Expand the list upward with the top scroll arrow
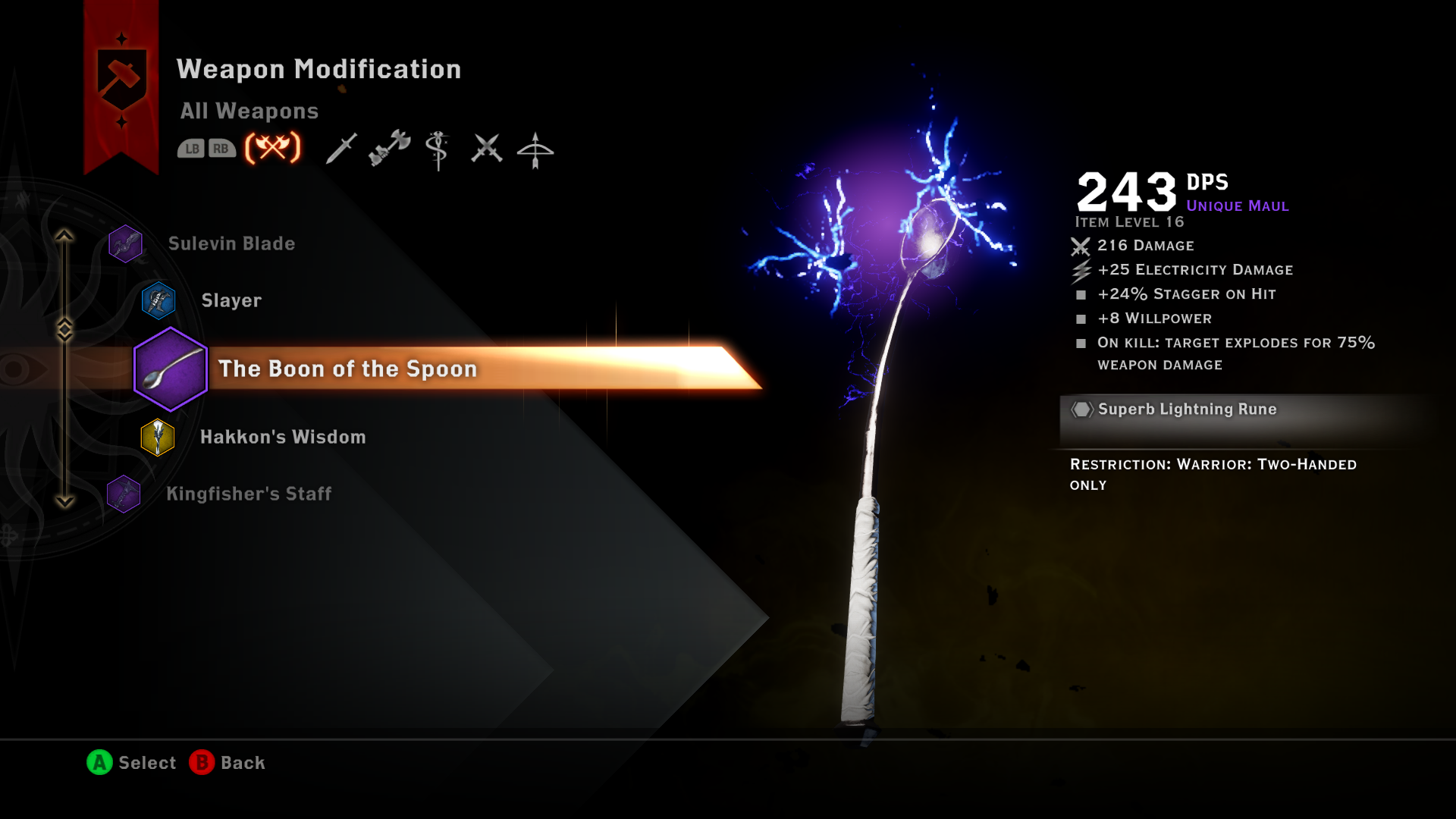1456x819 pixels. [x=65, y=237]
